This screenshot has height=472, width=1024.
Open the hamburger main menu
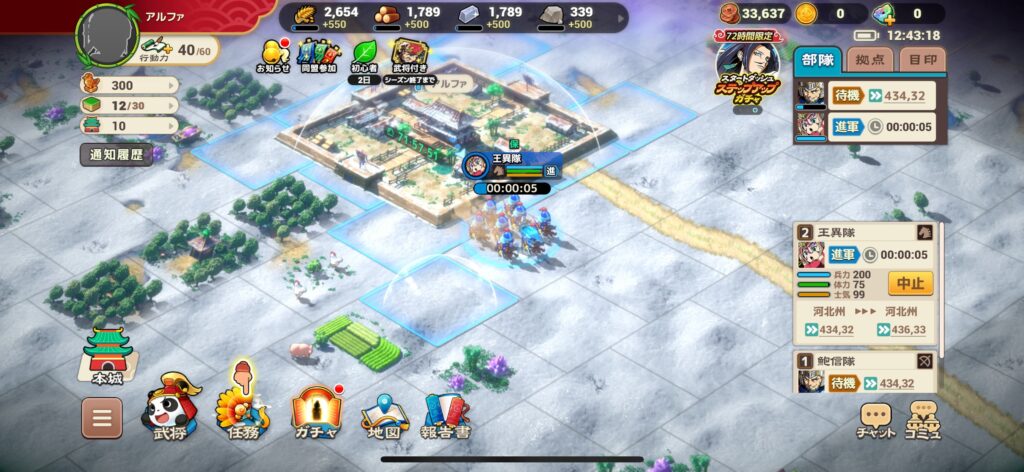click(x=102, y=418)
